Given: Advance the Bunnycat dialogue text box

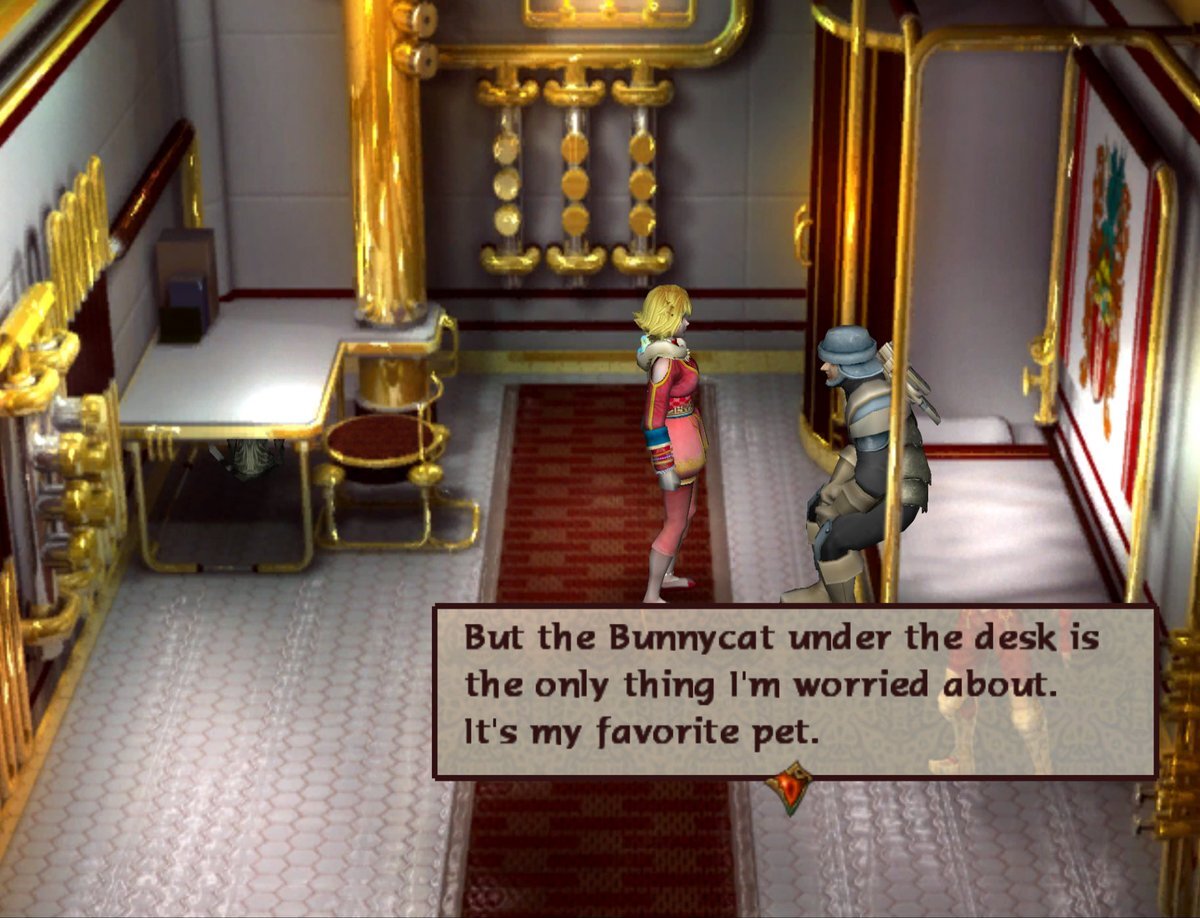Looking at the screenshot, I should (x=793, y=691).
